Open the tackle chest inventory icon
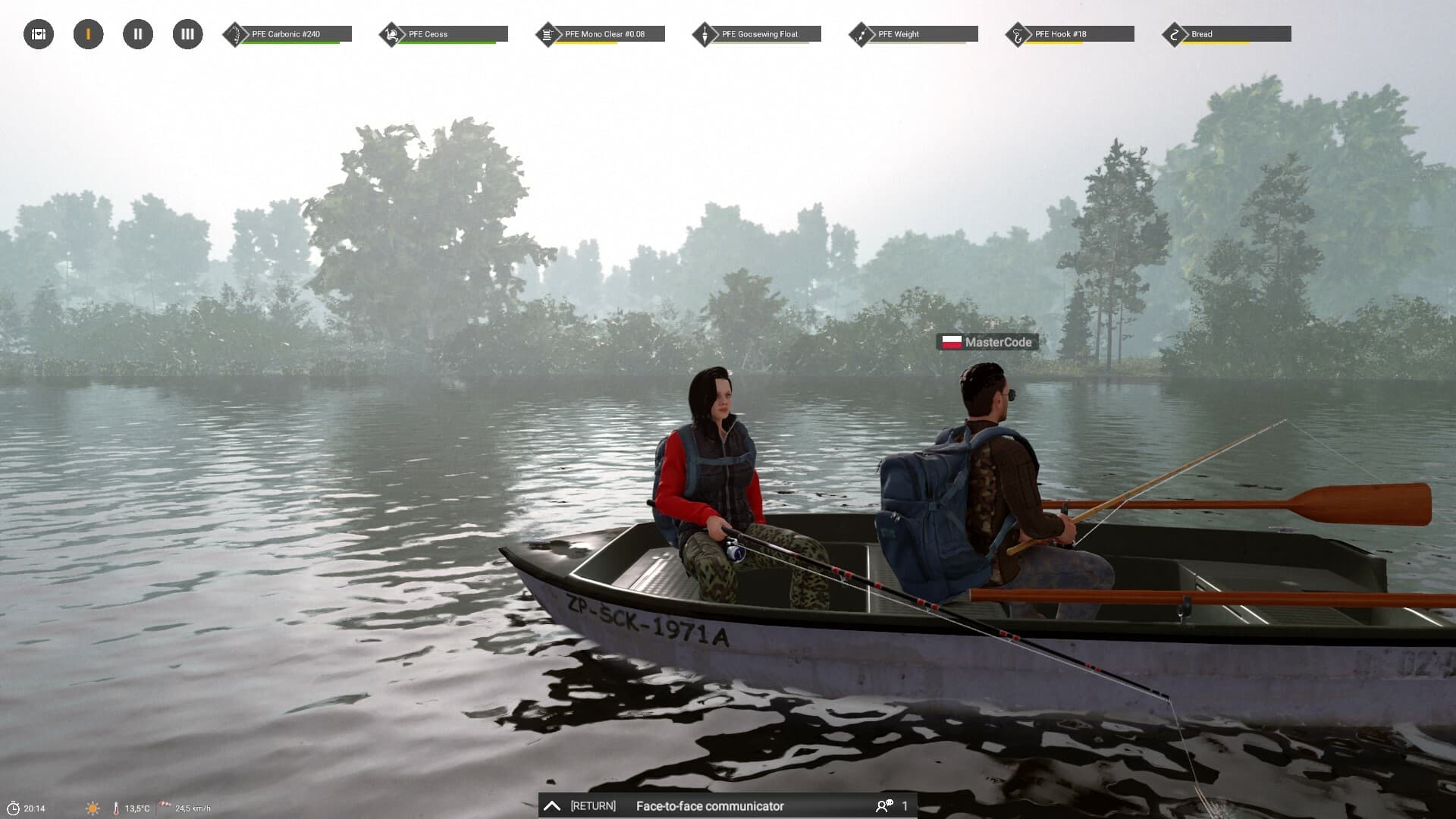The image size is (1456, 819). click(x=37, y=33)
